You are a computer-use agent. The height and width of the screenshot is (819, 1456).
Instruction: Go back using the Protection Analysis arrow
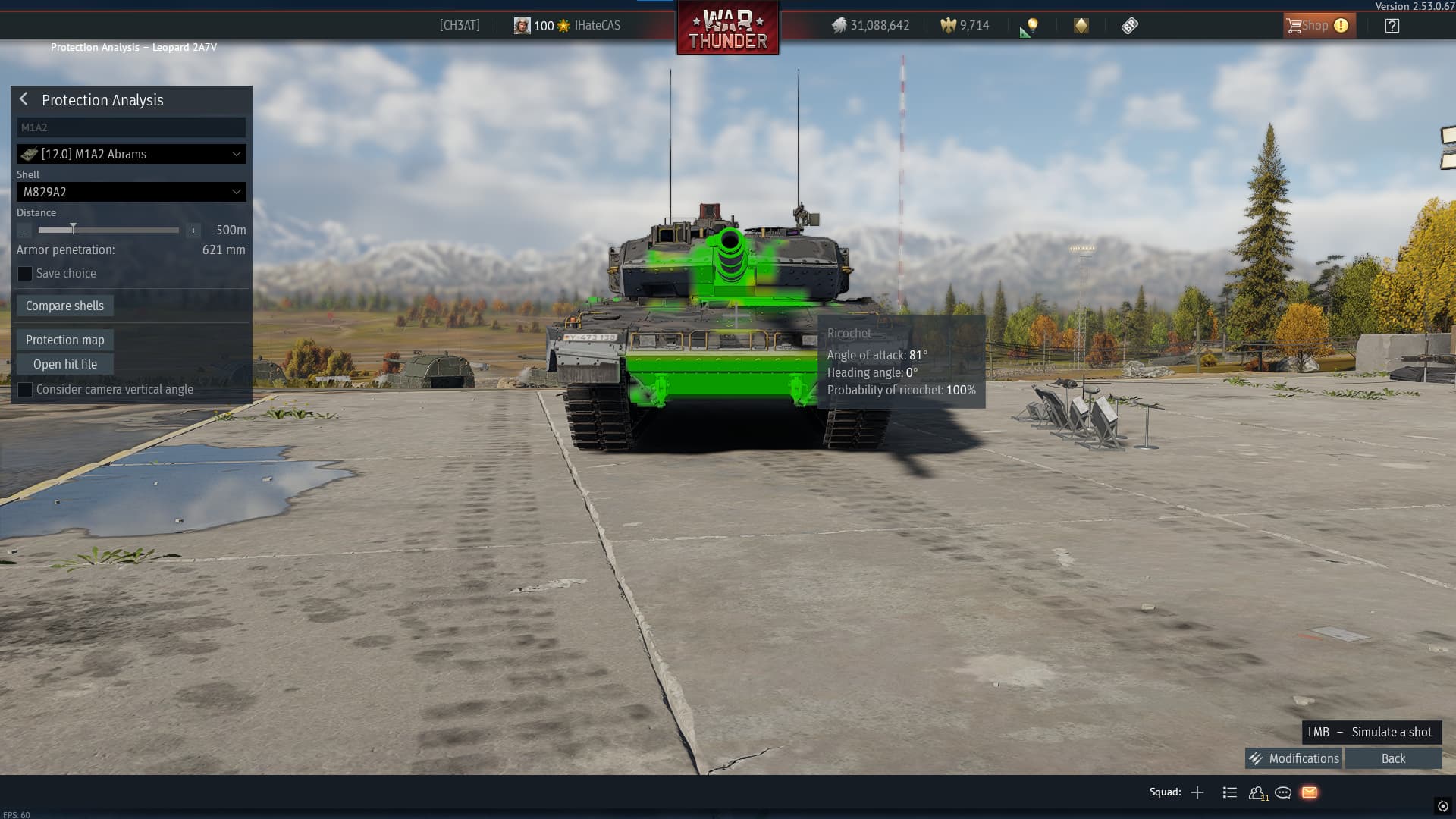coord(24,99)
